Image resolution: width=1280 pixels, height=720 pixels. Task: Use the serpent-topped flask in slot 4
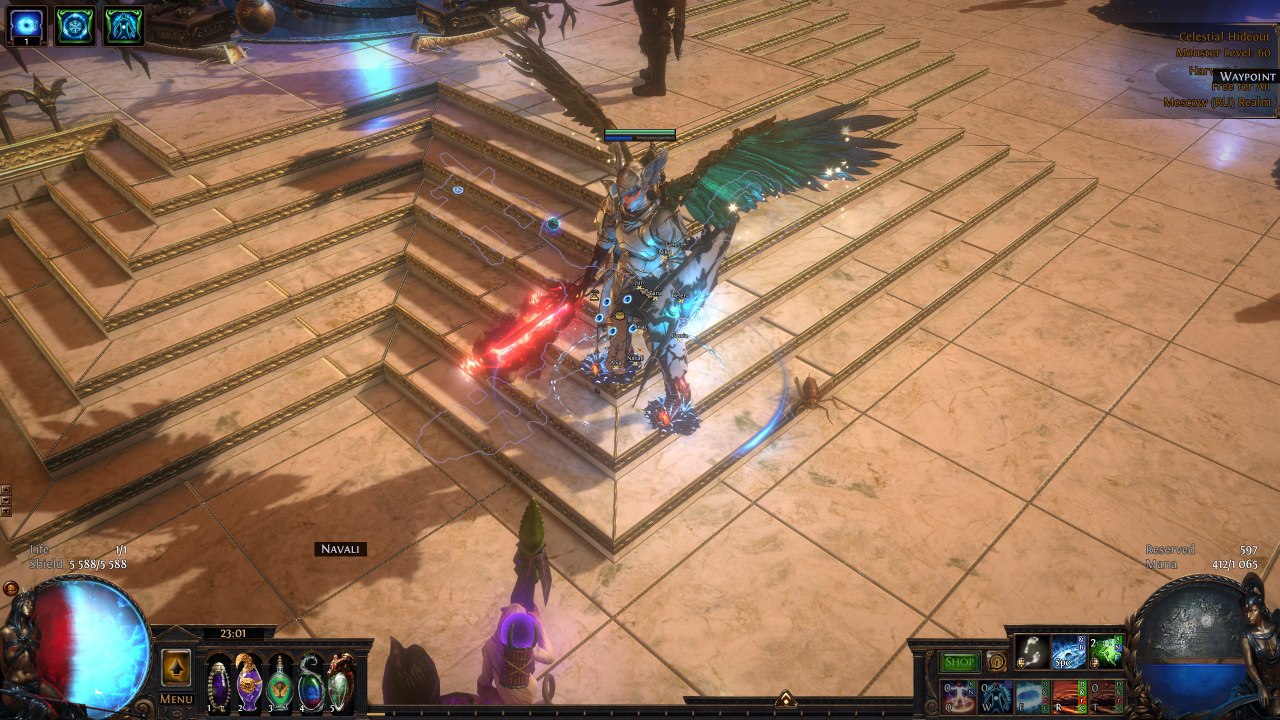(311, 683)
